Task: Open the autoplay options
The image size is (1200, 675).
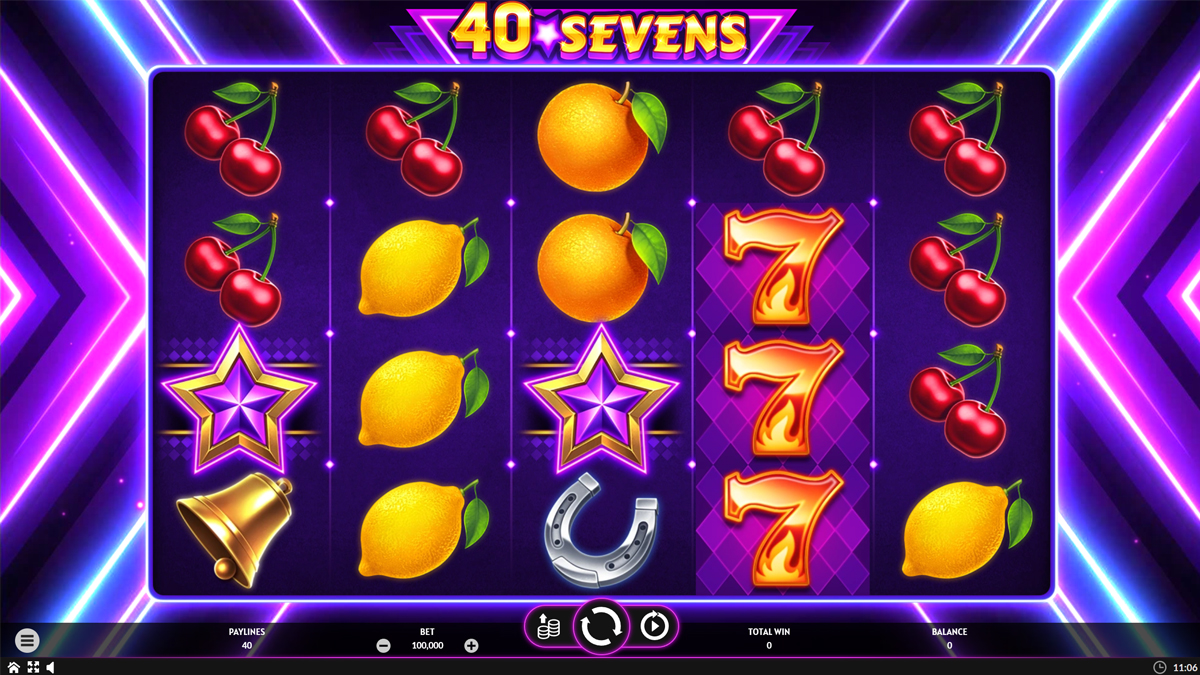Action: [x=655, y=626]
